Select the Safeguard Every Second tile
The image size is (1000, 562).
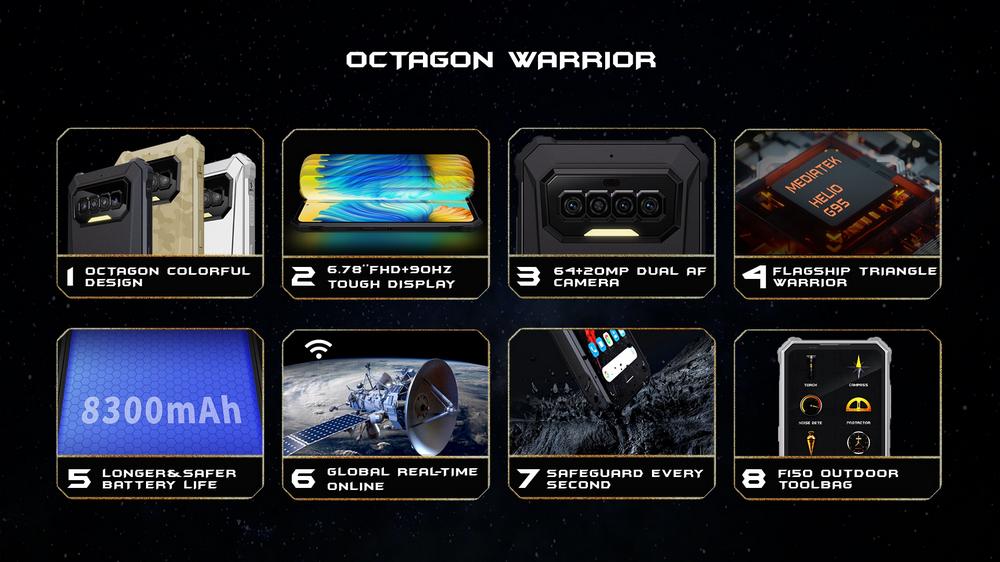[612, 413]
